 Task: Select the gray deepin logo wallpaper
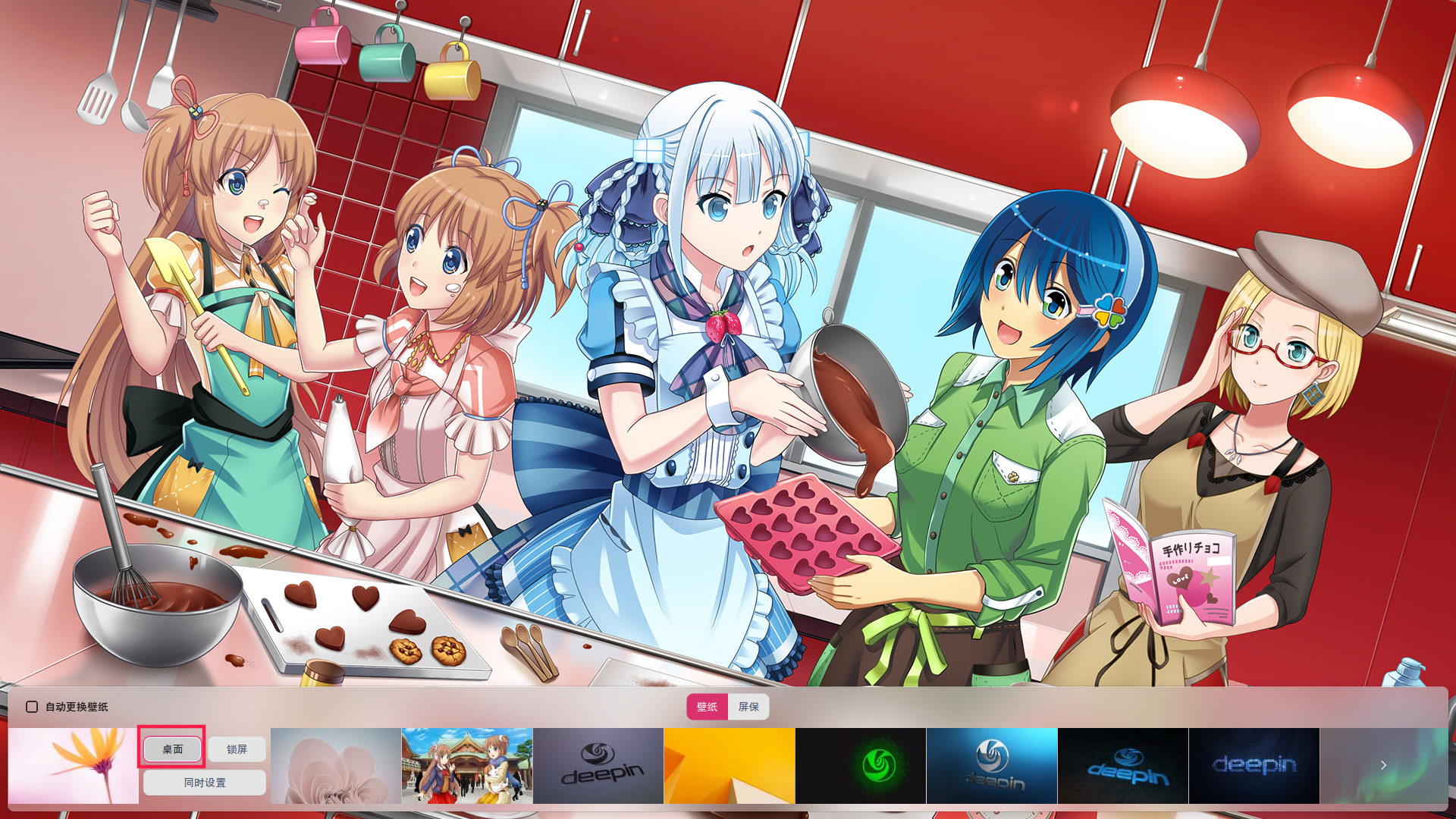pyautogui.click(x=598, y=766)
